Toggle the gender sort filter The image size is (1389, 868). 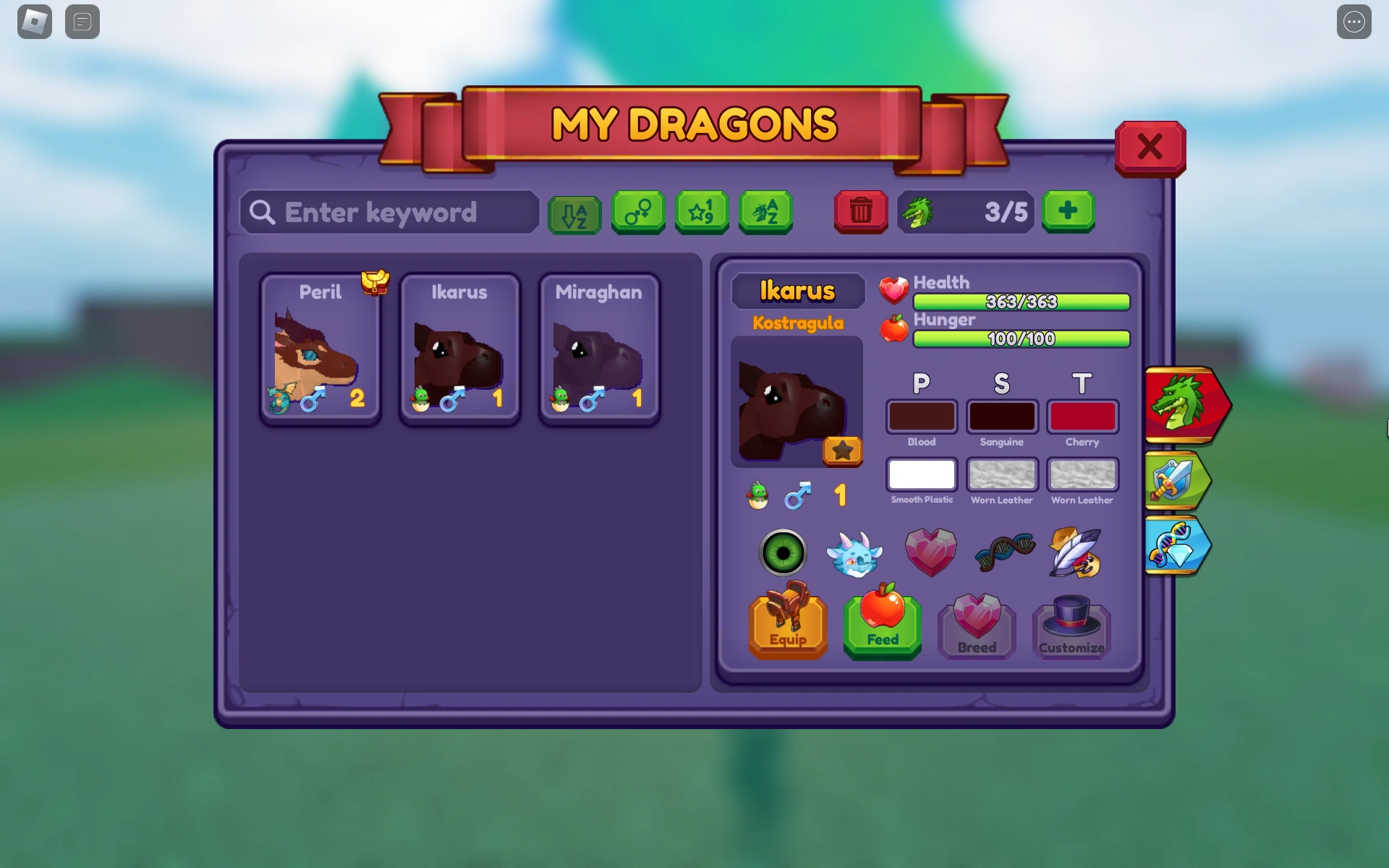pyautogui.click(x=637, y=212)
